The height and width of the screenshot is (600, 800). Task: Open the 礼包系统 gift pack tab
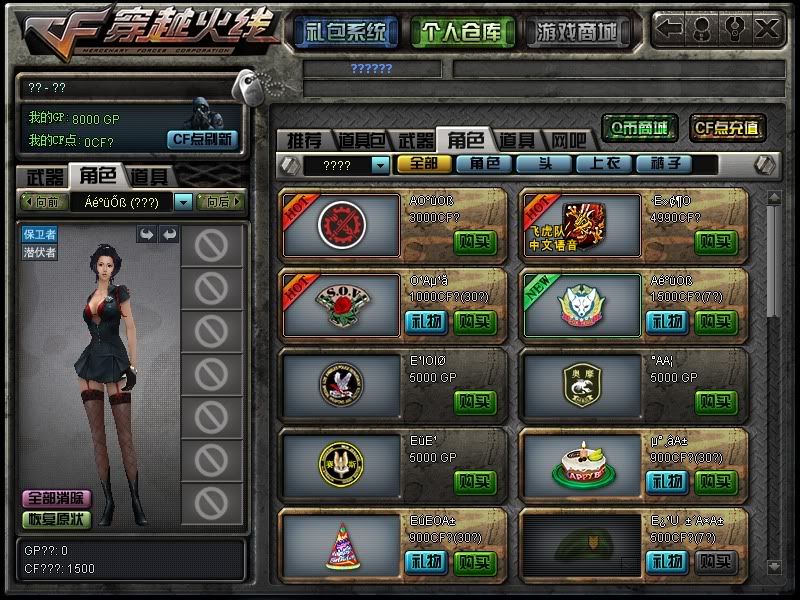click(346, 31)
